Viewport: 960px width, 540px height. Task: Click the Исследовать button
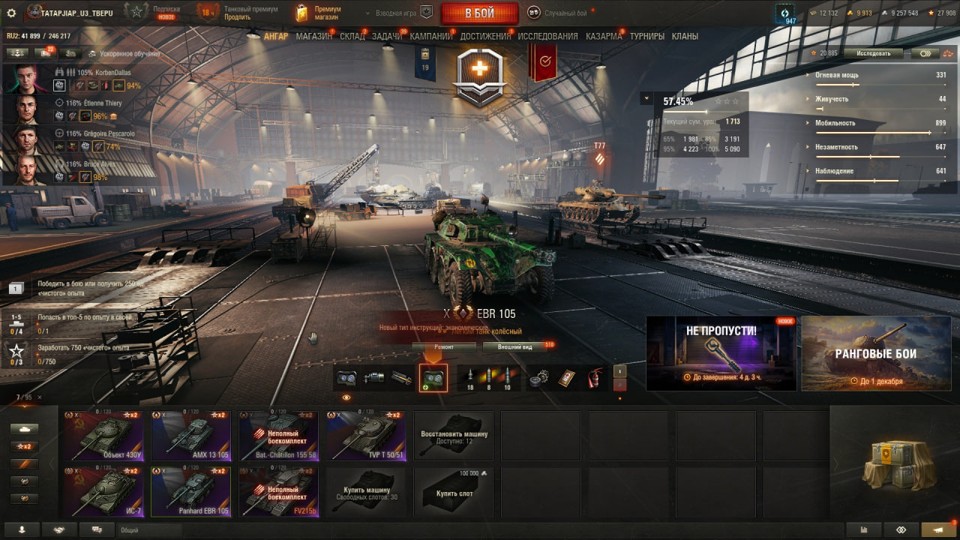(872, 53)
